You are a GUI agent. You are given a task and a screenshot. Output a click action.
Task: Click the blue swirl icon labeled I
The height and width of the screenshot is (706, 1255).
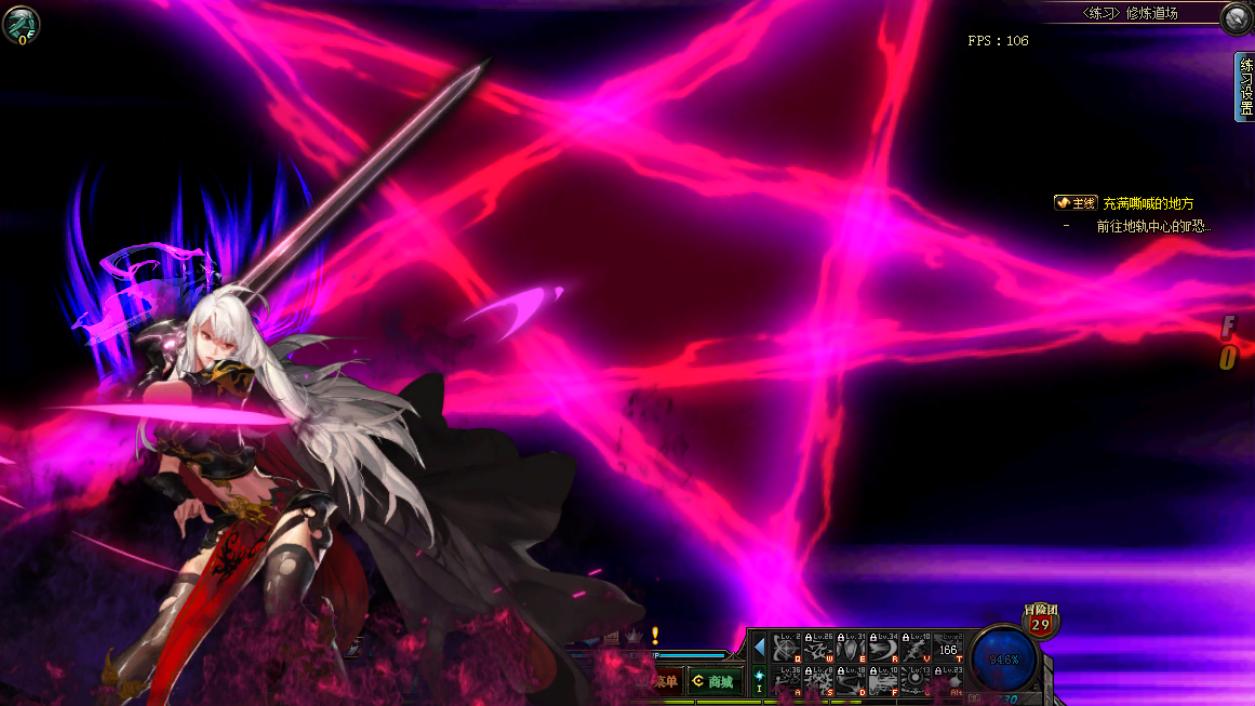coord(759,679)
